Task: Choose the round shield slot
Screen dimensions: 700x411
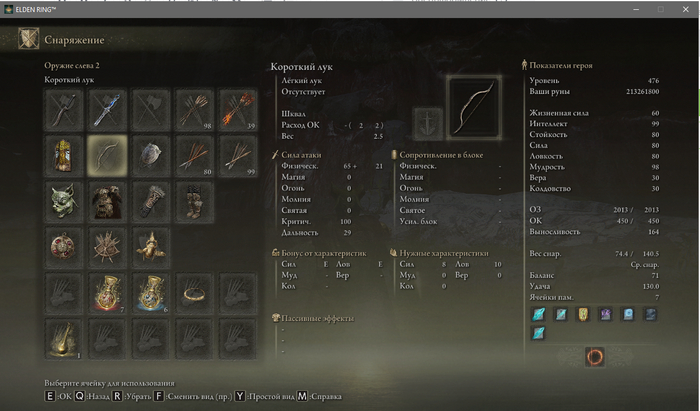Action: point(150,155)
